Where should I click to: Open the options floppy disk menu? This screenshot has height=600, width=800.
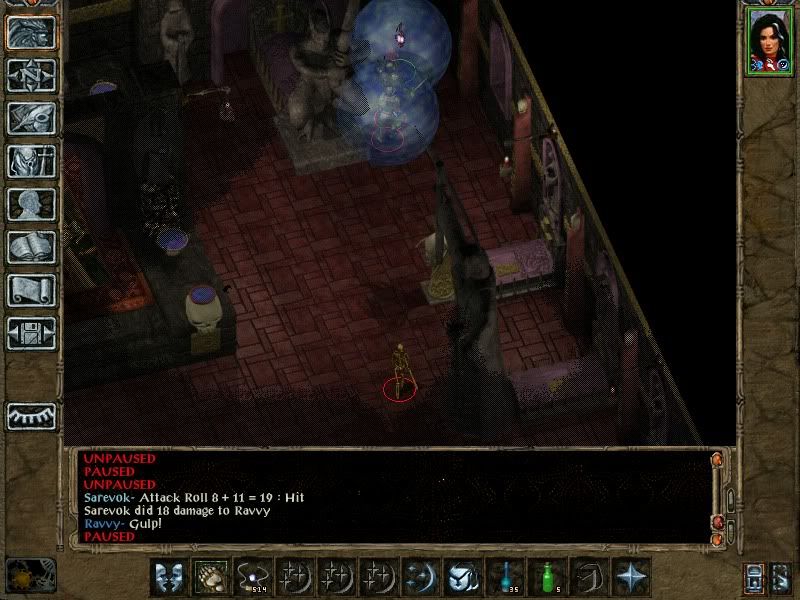click(x=31, y=333)
